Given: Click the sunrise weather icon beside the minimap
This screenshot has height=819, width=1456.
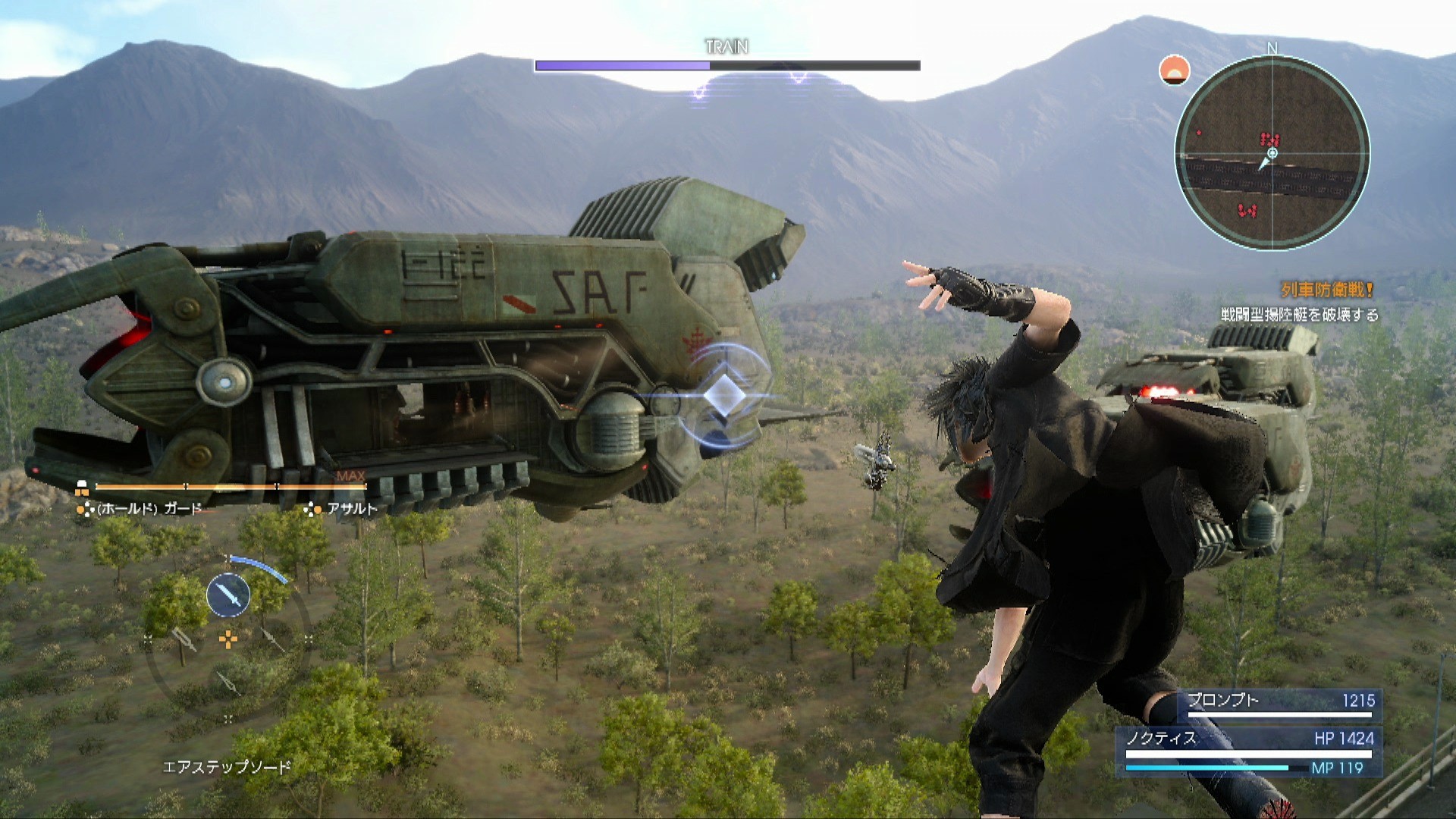Looking at the screenshot, I should pyautogui.click(x=1173, y=71).
